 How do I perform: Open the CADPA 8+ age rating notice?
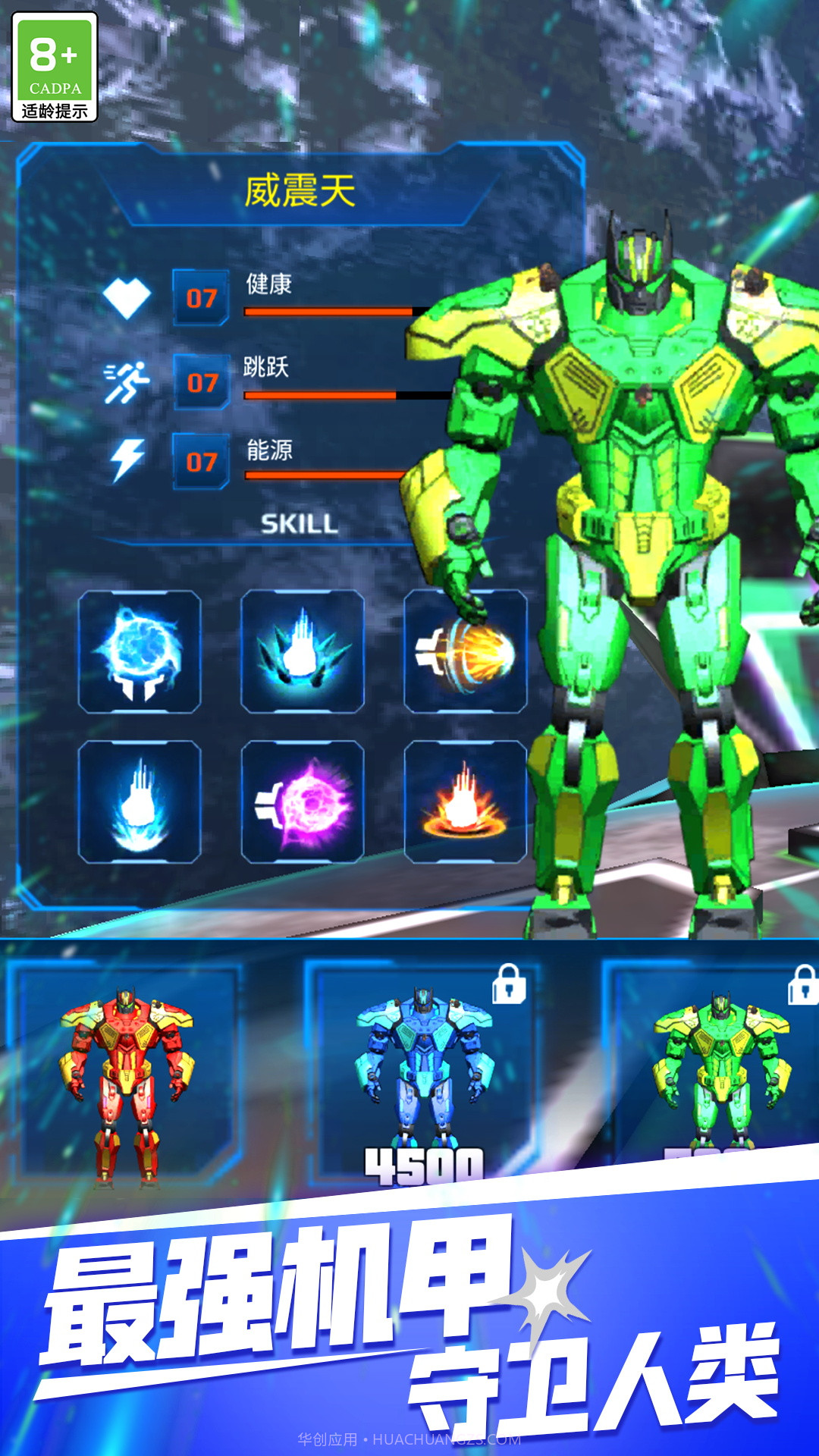click(x=55, y=67)
